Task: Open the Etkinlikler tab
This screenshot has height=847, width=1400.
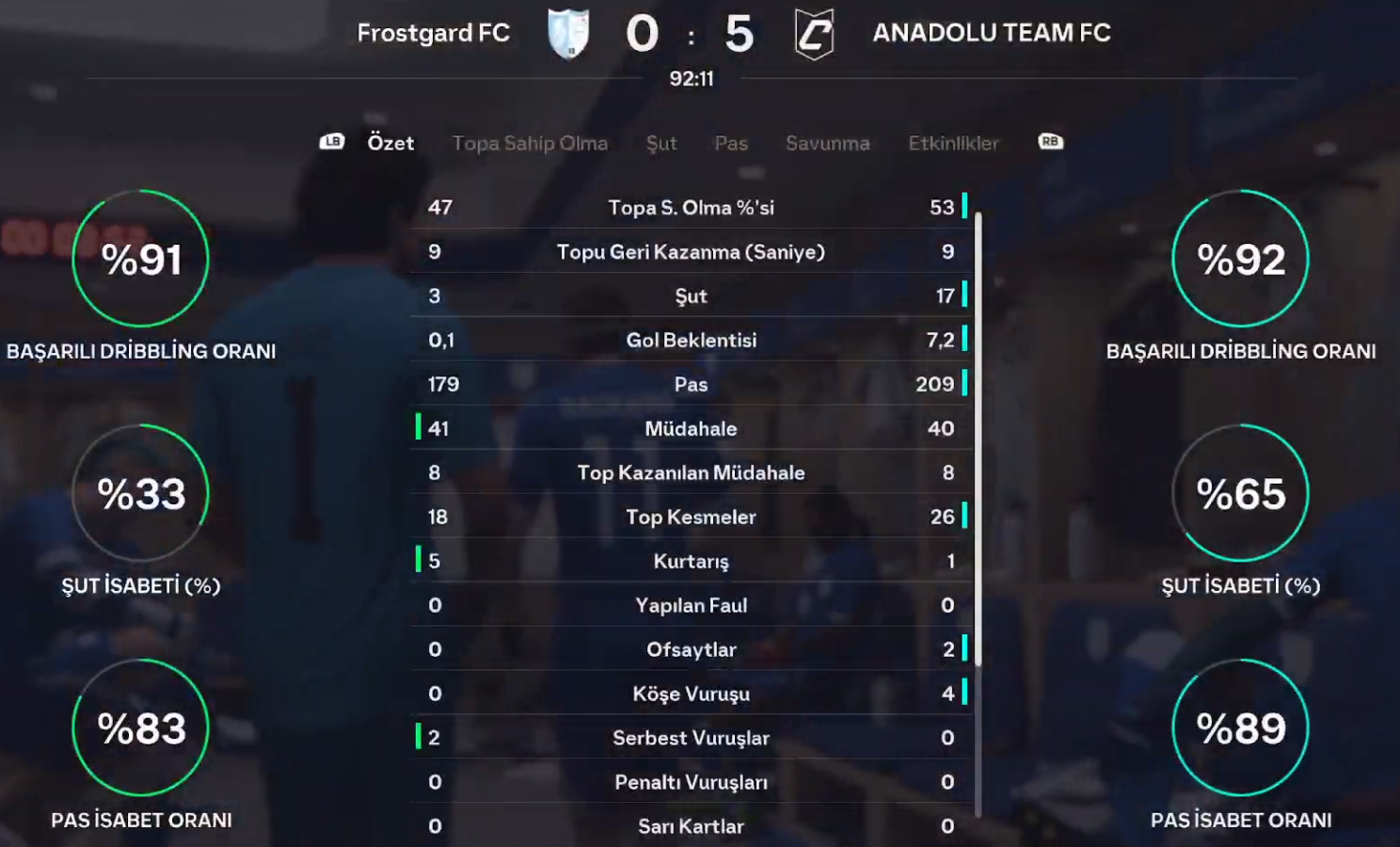Action: click(x=953, y=143)
